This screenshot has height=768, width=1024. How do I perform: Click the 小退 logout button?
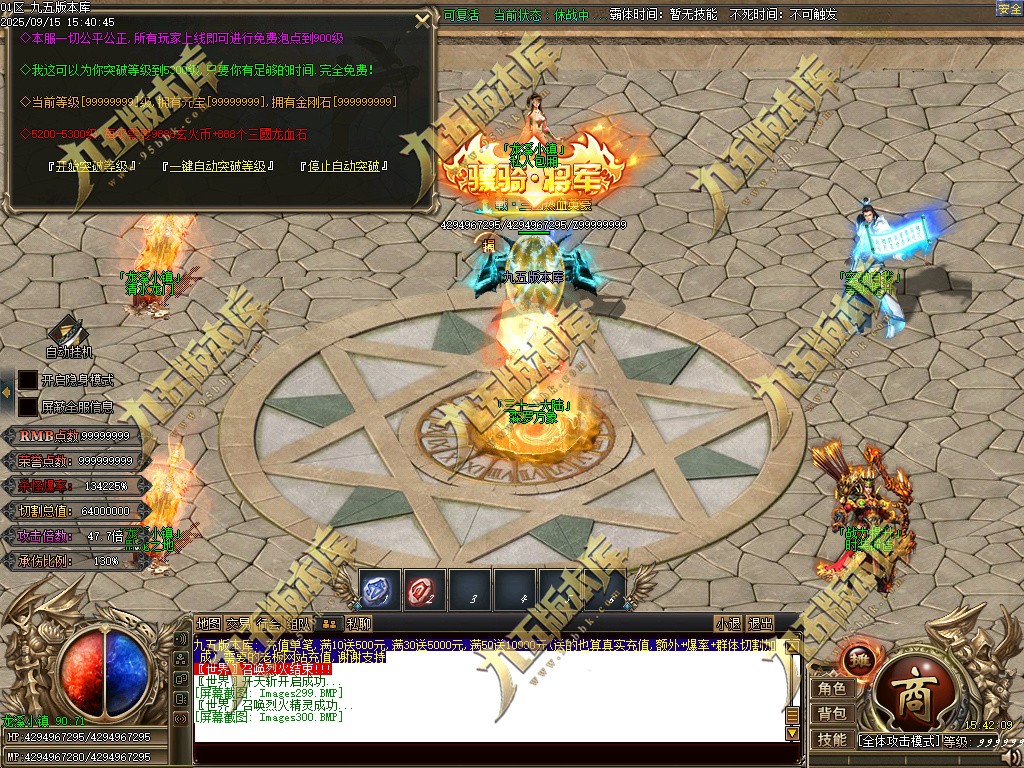(728, 623)
